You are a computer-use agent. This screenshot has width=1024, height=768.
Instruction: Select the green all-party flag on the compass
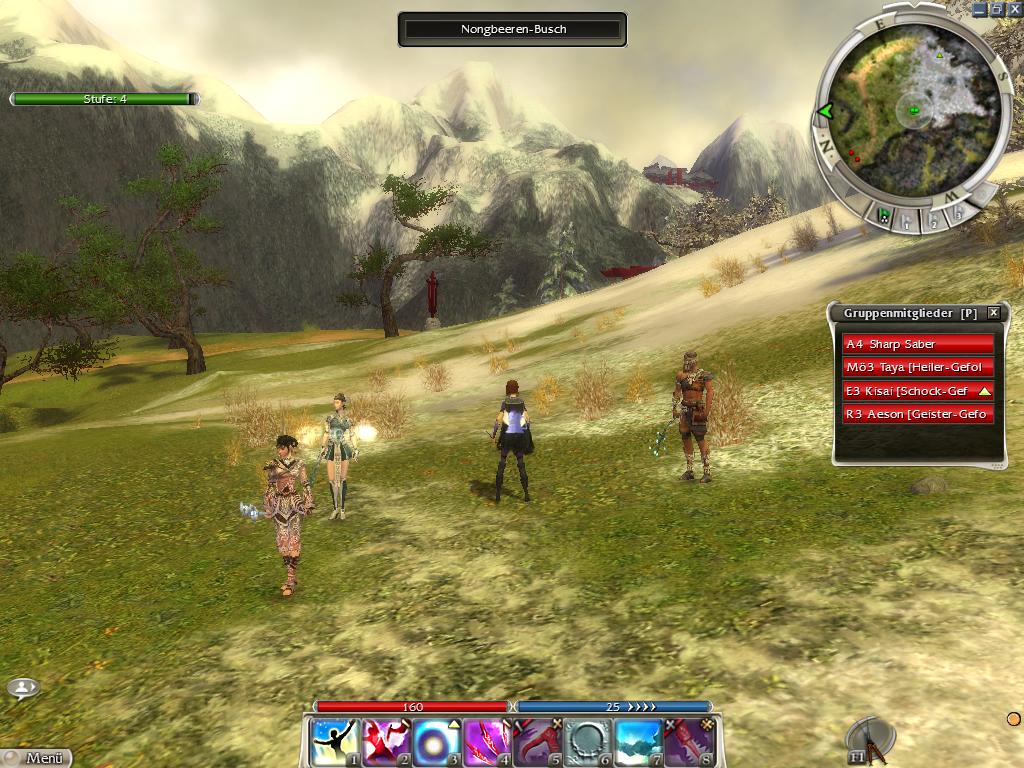[x=884, y=215]
